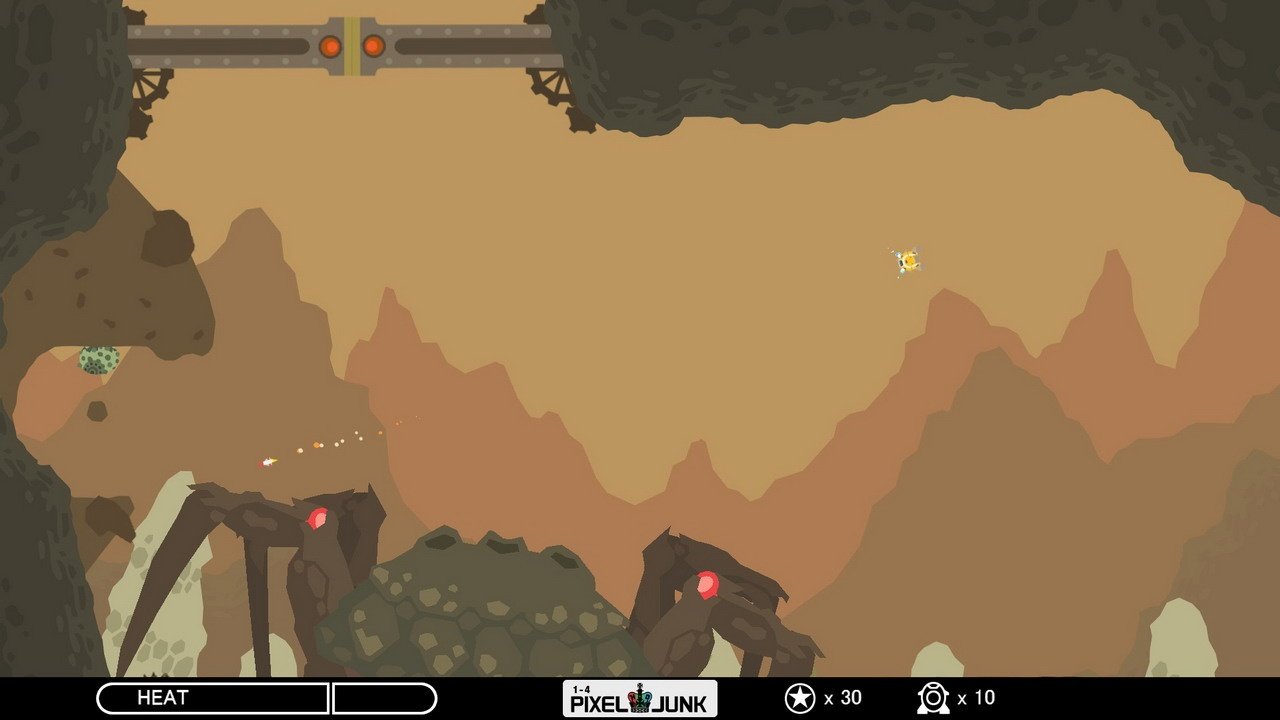Click the left orange light on the bridge
Viewport: 1280px width, 720px height.
pyautogui.click(x=329, y=46)
